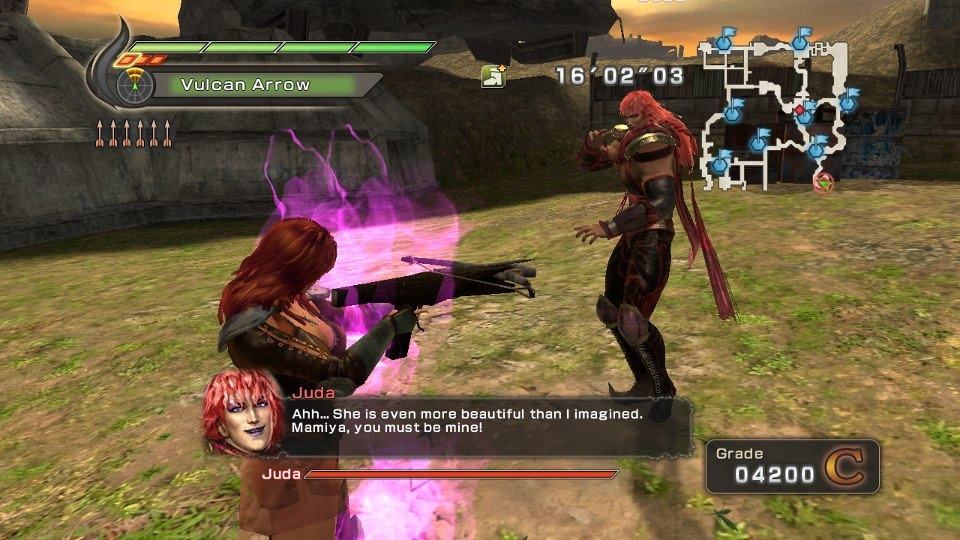Select the red circled marker on the minimap
This screenshot has width=960, height=540.
824,181
